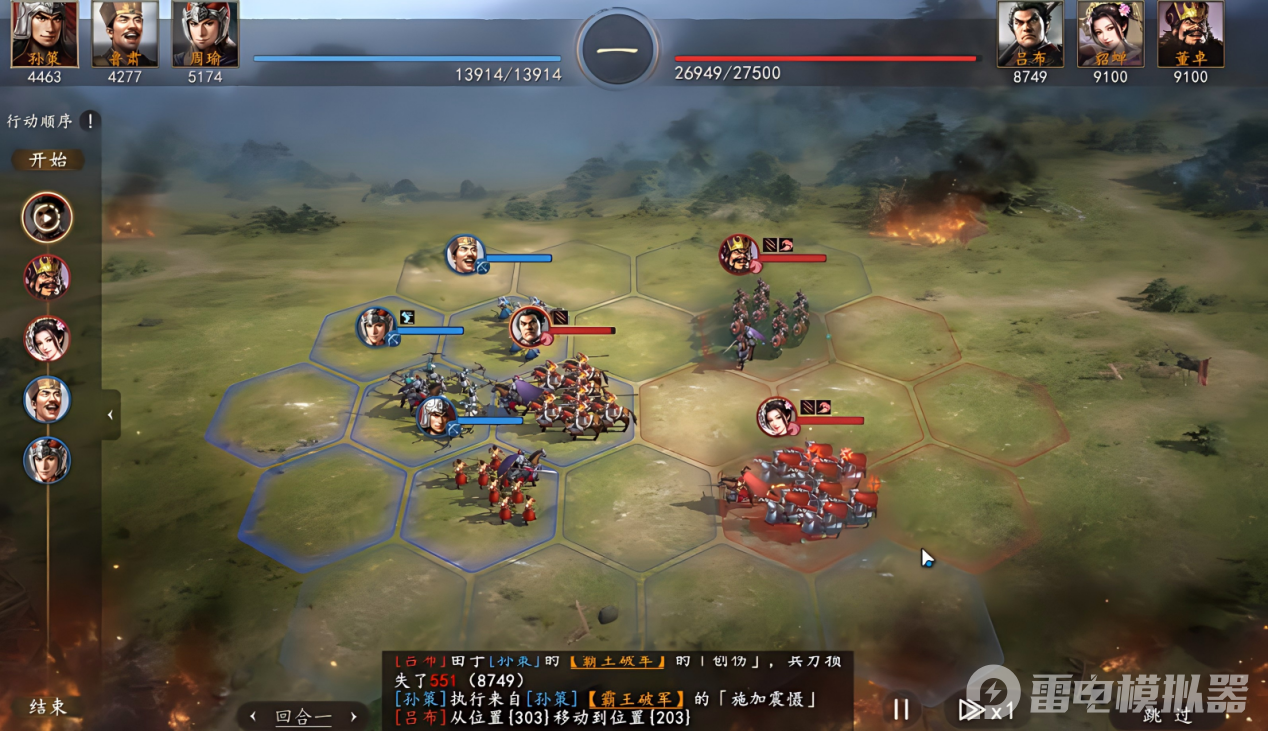Screen dimensions: 1268x731
Task: Jump to 开始 in the action order
Action: coord(48,160)
